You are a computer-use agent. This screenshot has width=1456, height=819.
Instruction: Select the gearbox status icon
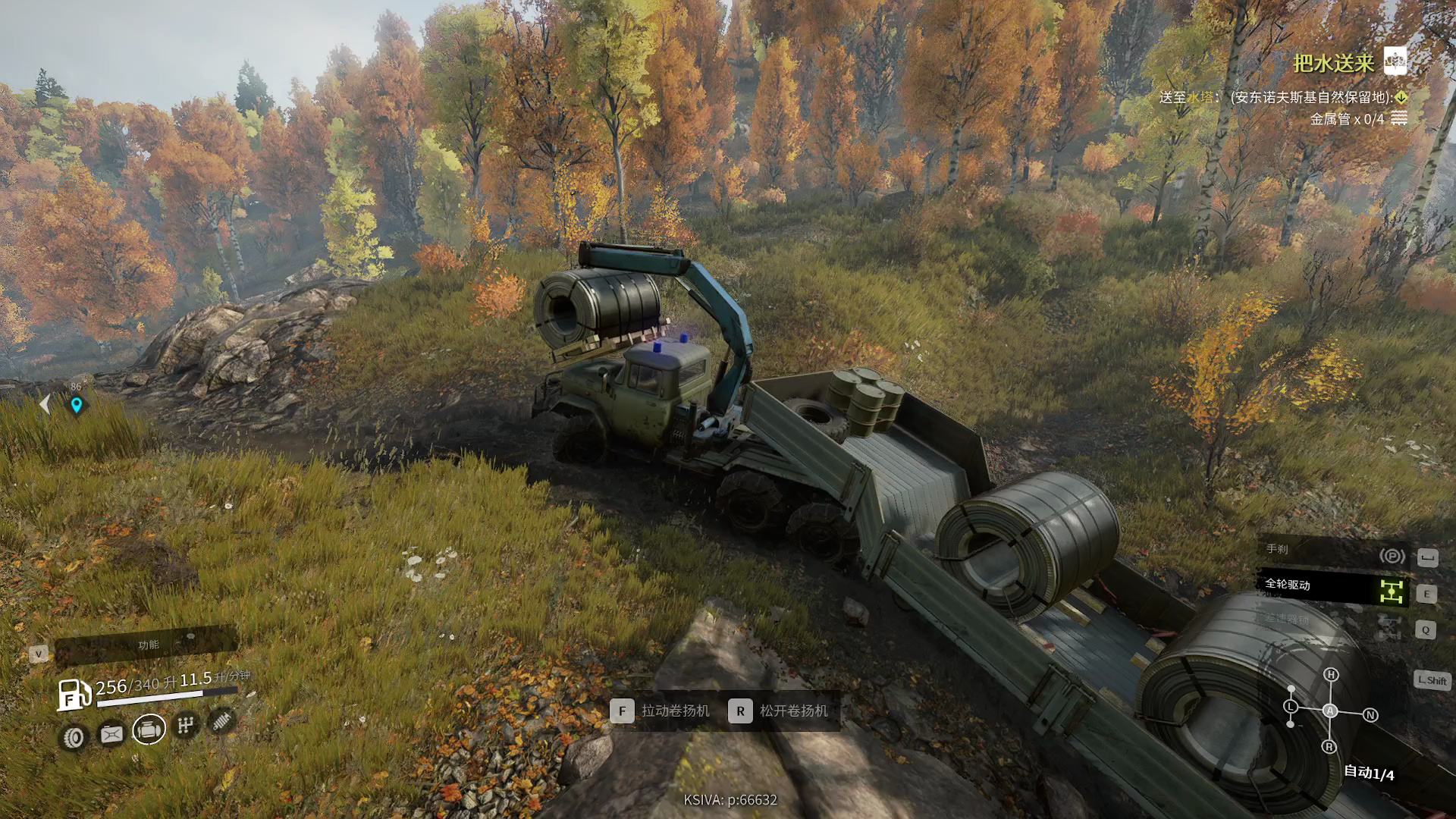tap(186, 726)
